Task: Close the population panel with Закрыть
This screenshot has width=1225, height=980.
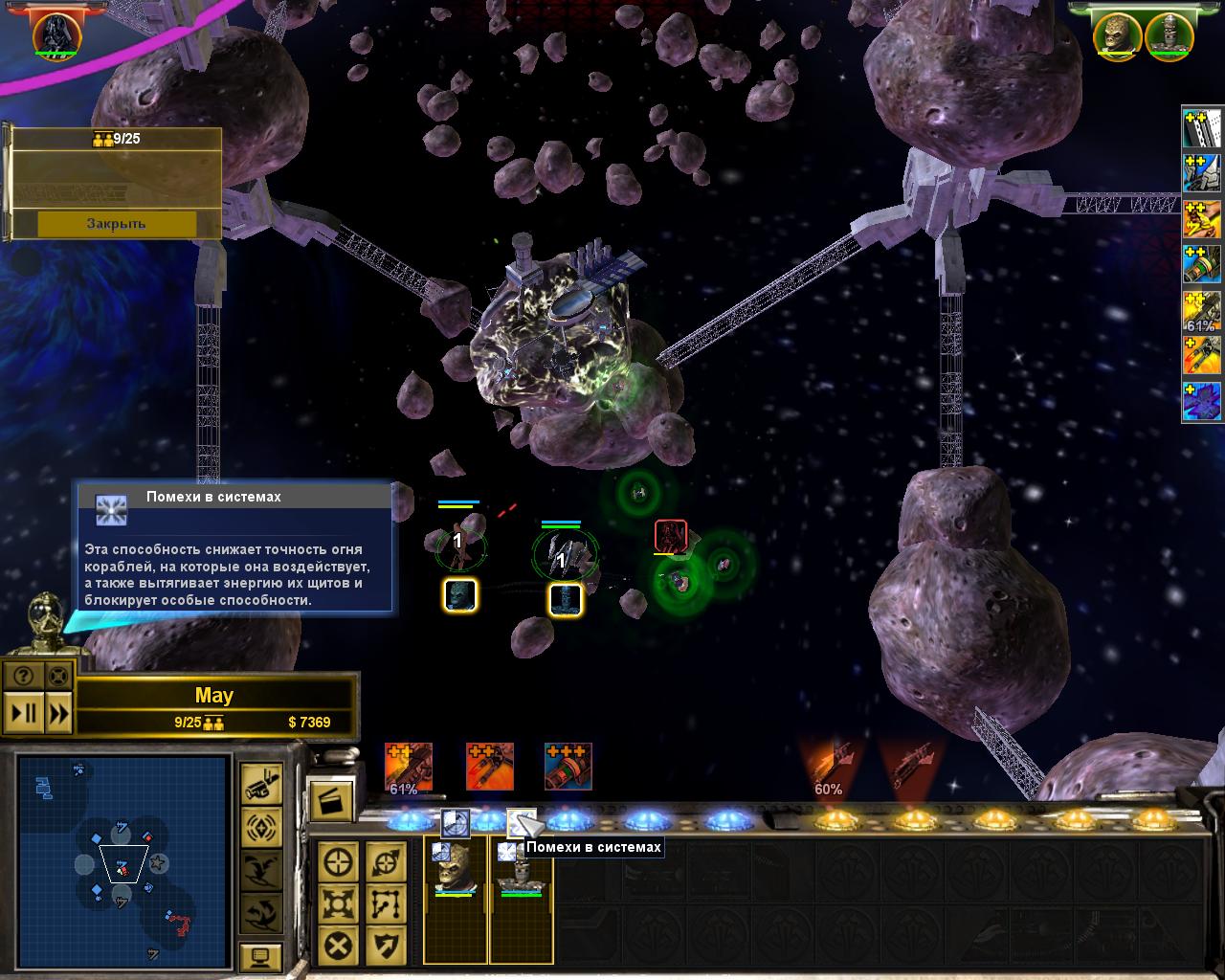Action: (116, 223)
